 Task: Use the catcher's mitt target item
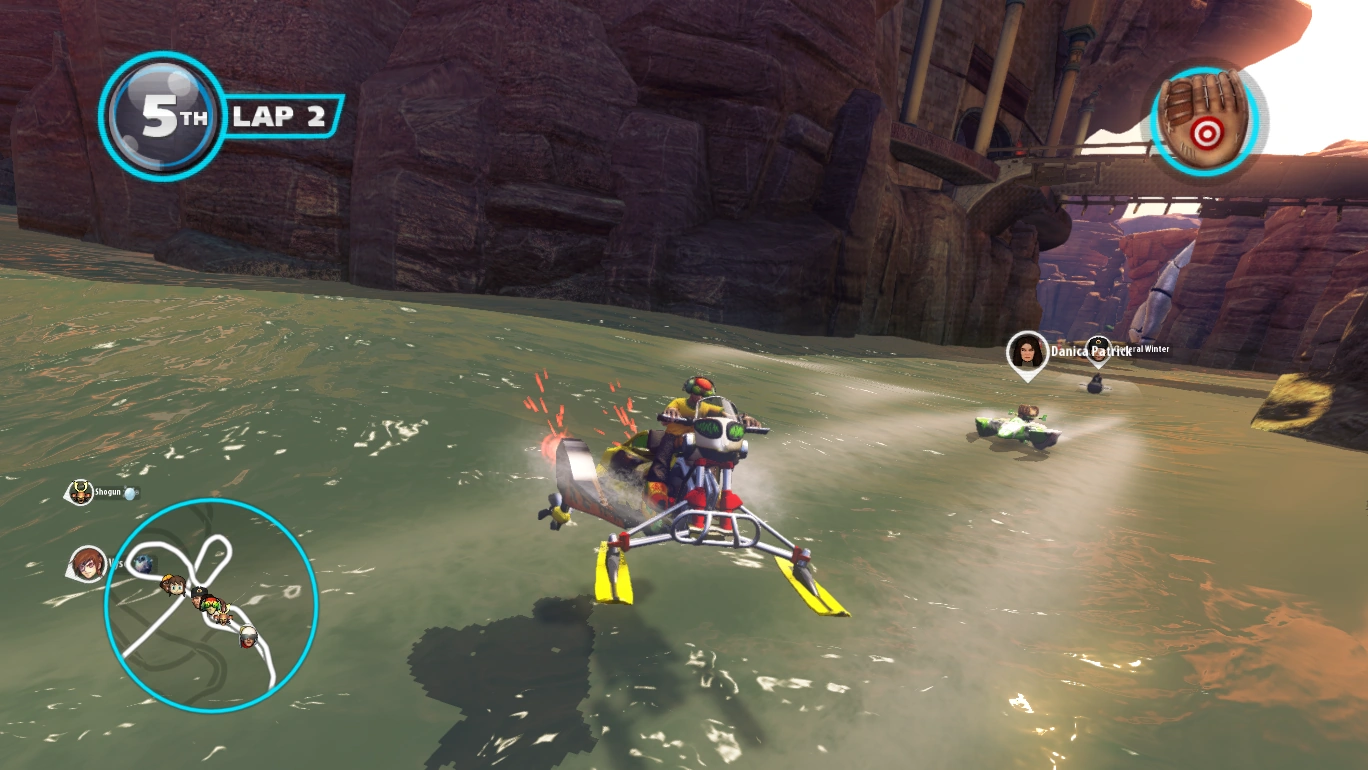coord(1208,116)
